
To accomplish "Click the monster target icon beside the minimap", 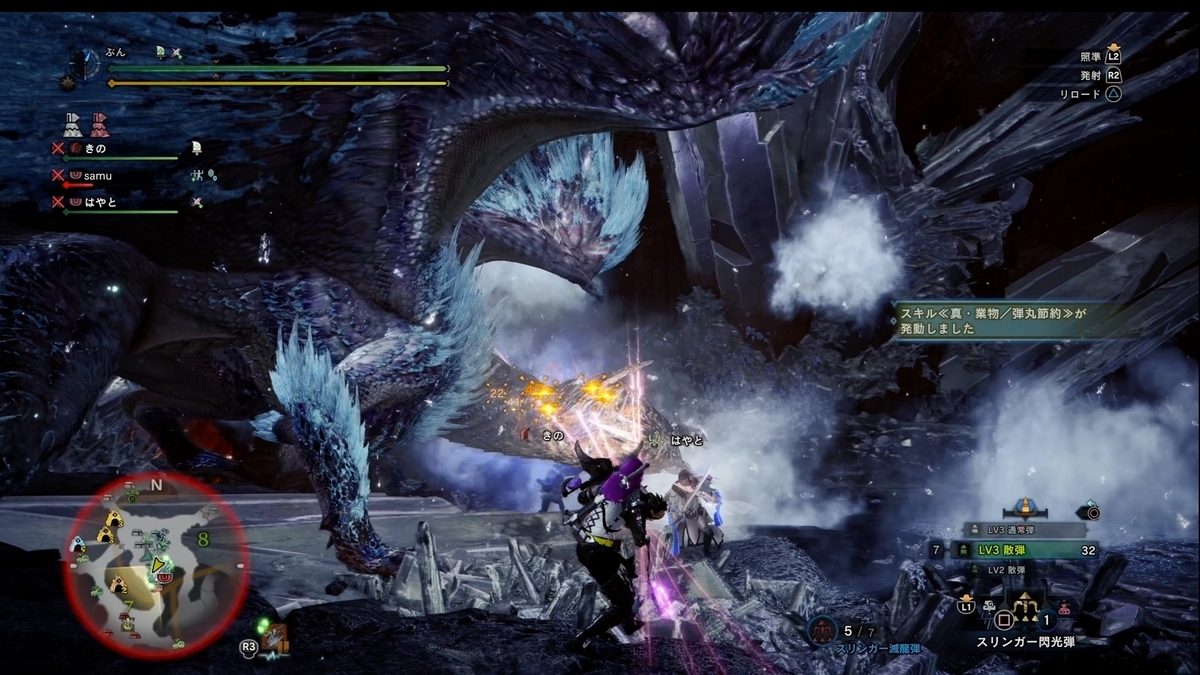I will pyautogui.click(x=273, y=636).
